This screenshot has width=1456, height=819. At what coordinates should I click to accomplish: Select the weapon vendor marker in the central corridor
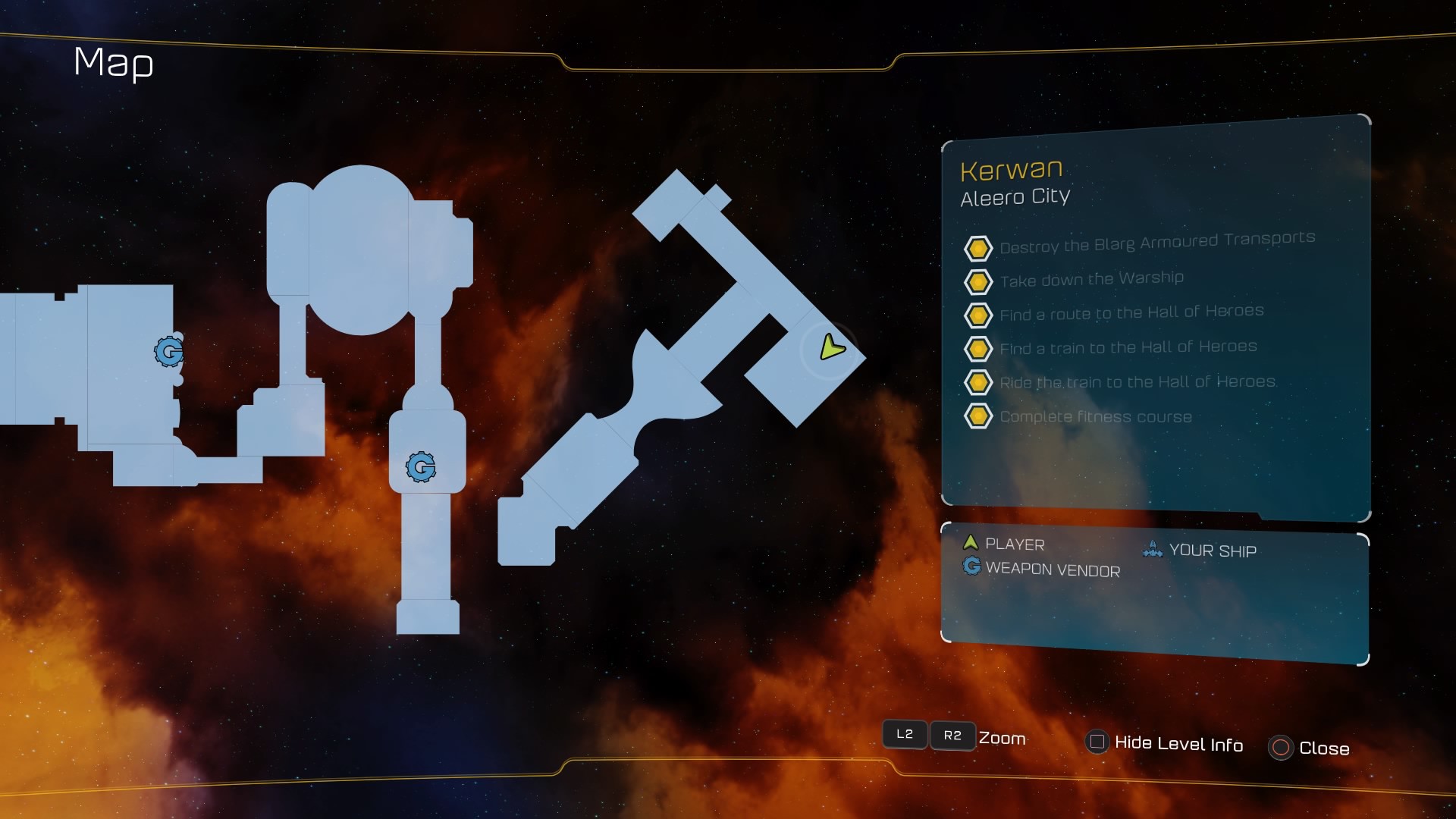point(421,467)
